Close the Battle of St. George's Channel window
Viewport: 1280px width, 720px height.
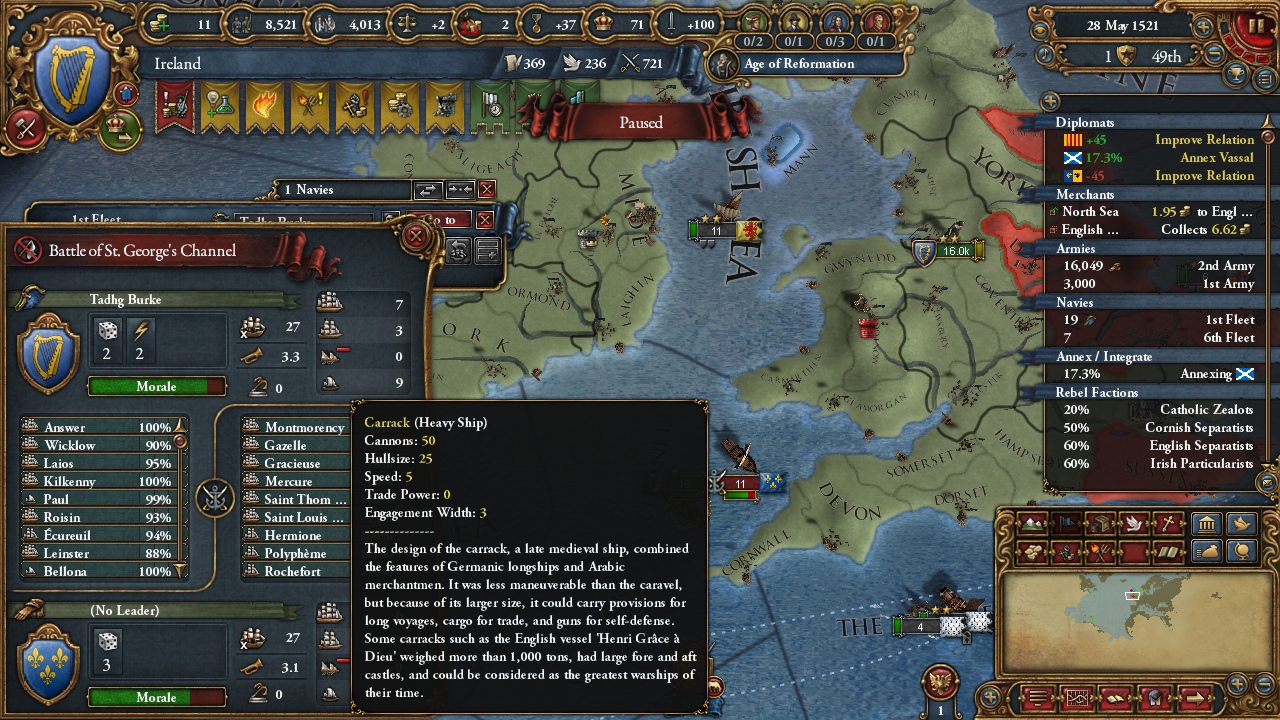(x=415, y=237)
